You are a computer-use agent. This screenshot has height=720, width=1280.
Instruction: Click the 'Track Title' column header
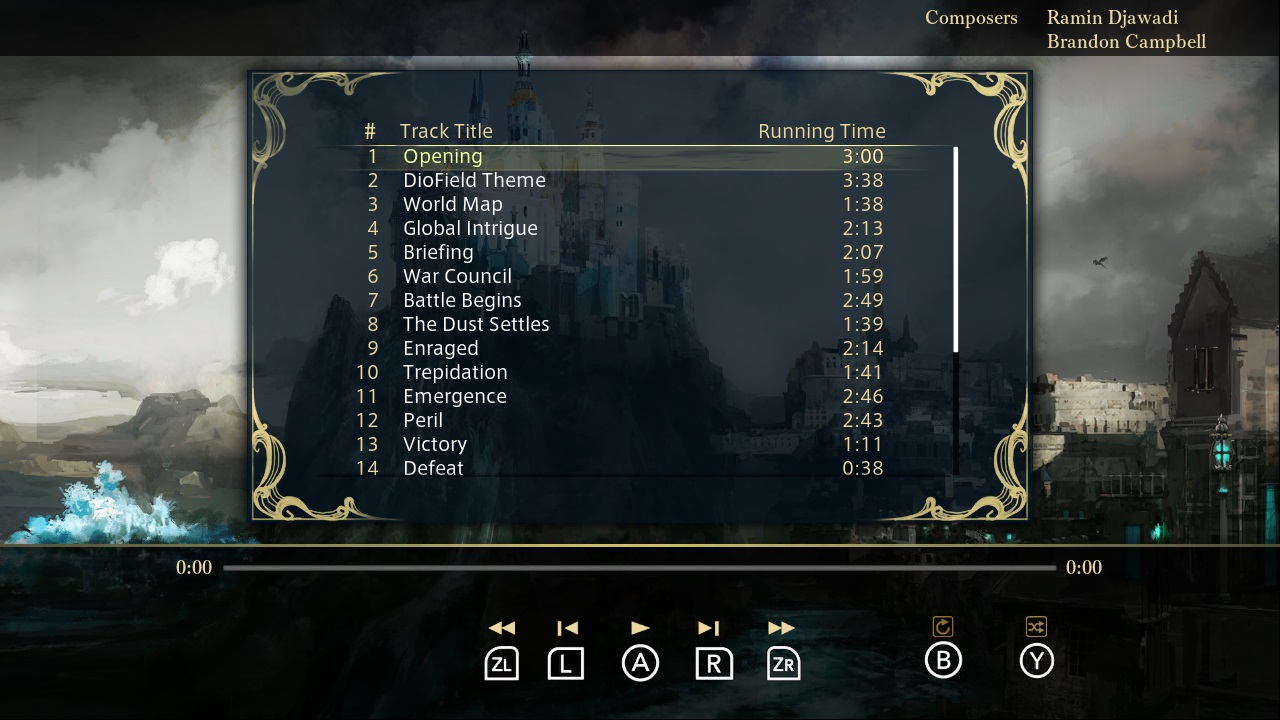[x=446, y=131]
